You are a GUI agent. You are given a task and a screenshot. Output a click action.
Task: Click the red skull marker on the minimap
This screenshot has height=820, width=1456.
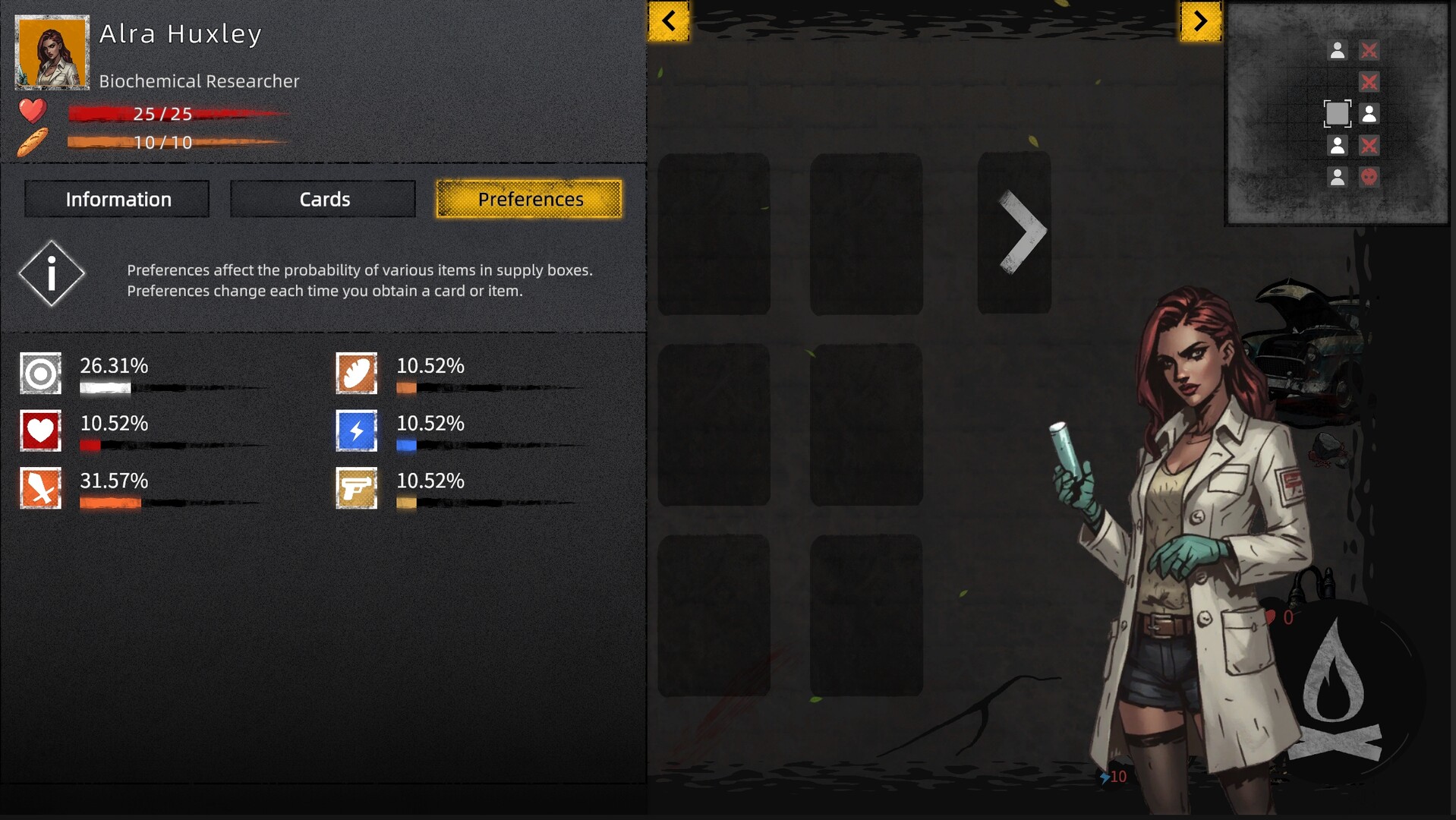(1369, 177)
